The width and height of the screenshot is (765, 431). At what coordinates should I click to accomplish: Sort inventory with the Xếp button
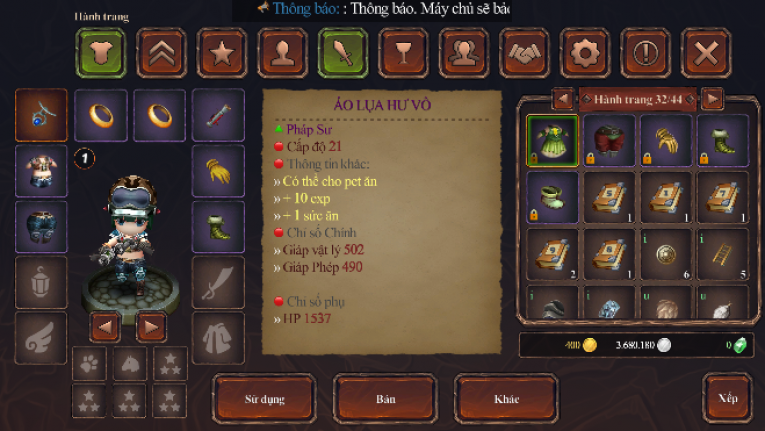tap(727, 398)
